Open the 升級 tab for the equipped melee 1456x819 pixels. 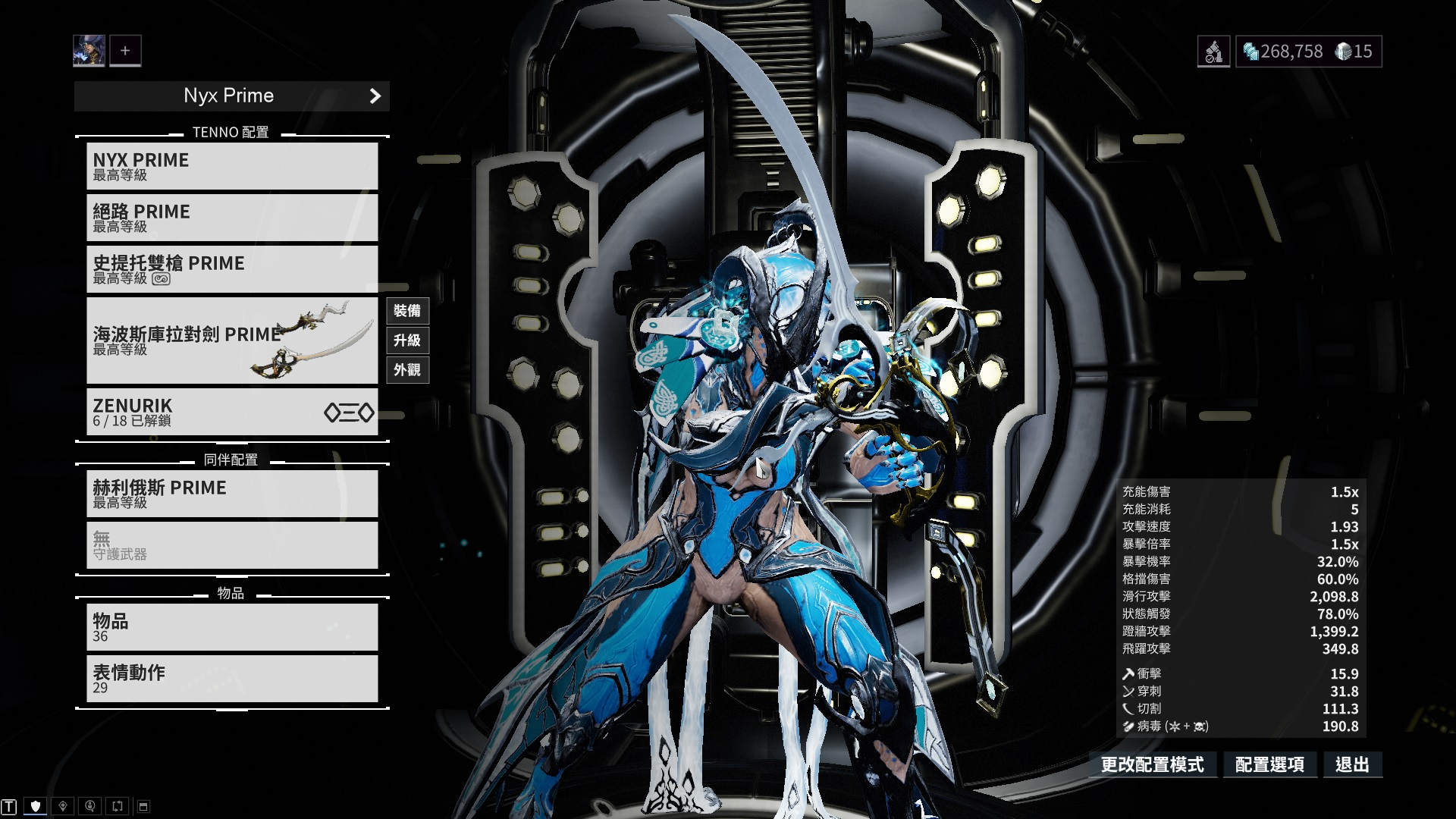407,341
